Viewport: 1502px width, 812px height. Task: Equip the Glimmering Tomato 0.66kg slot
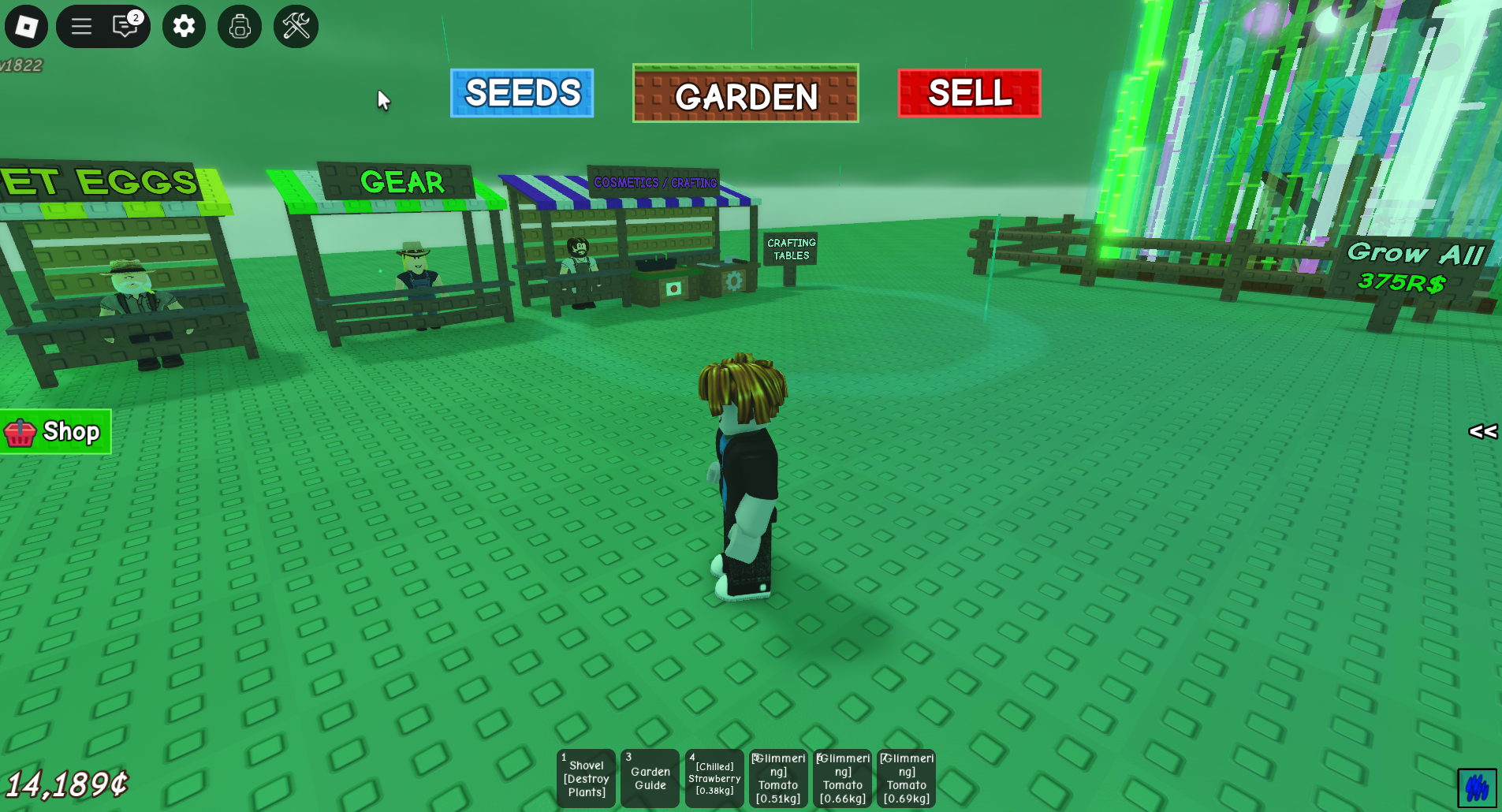click(842, 778)
